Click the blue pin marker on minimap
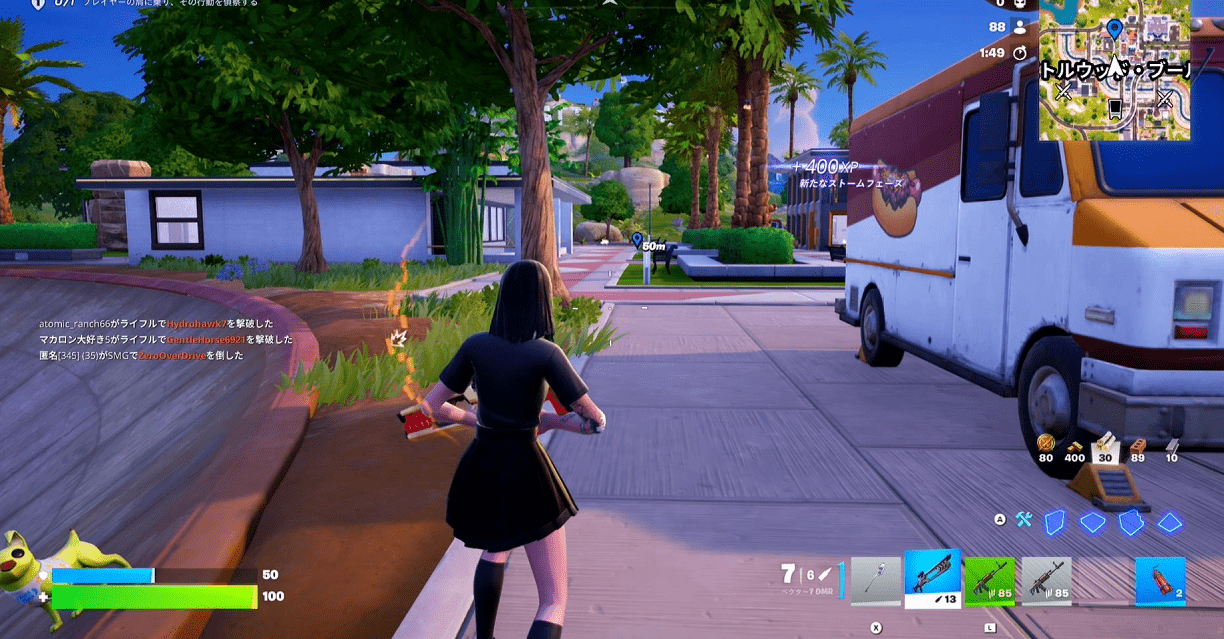Screen dimensions: 1224x639 point(1114,28)
